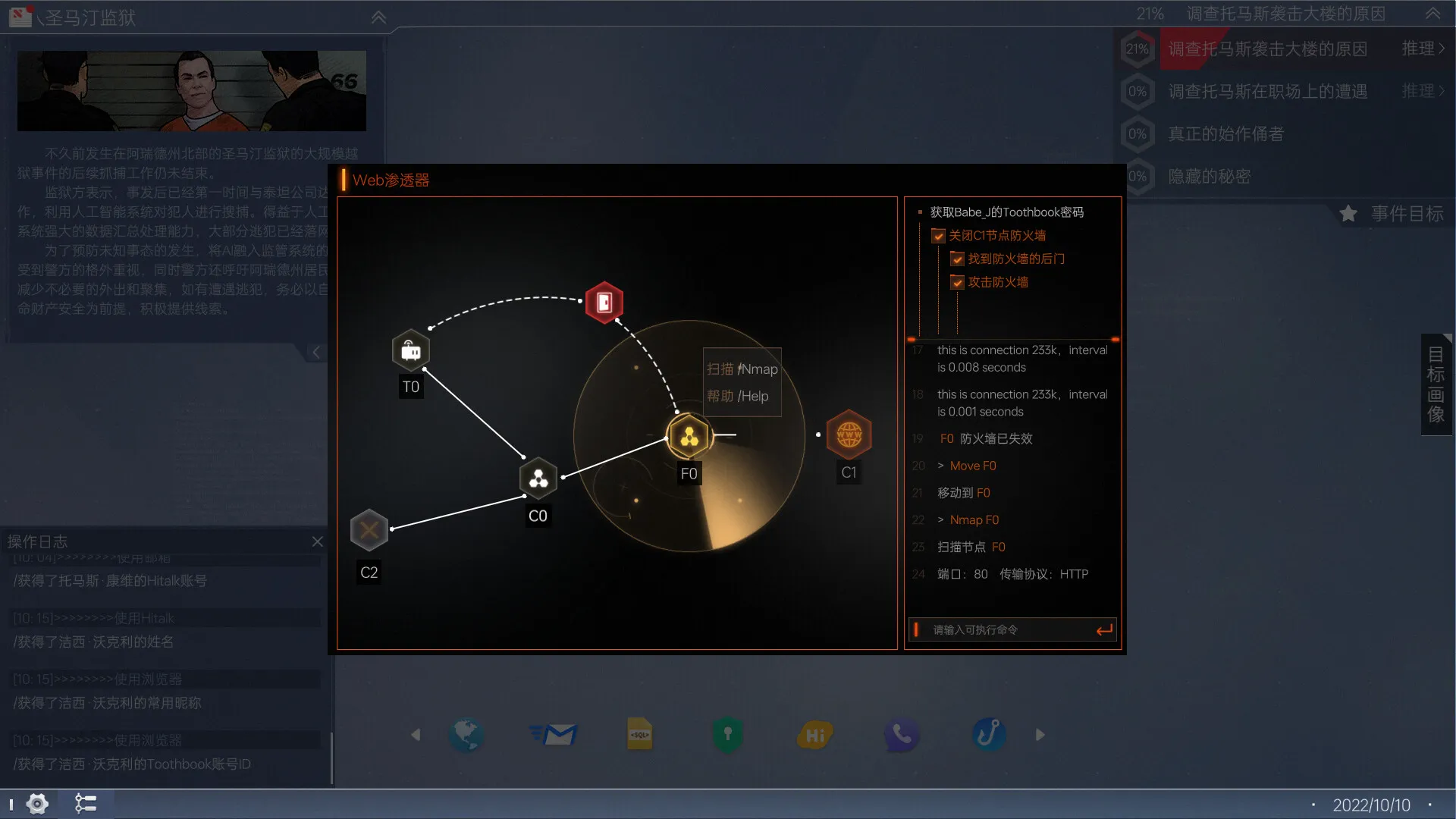Select the green password security app
The height and width of the screenshot is (819, 1456).
727,734
